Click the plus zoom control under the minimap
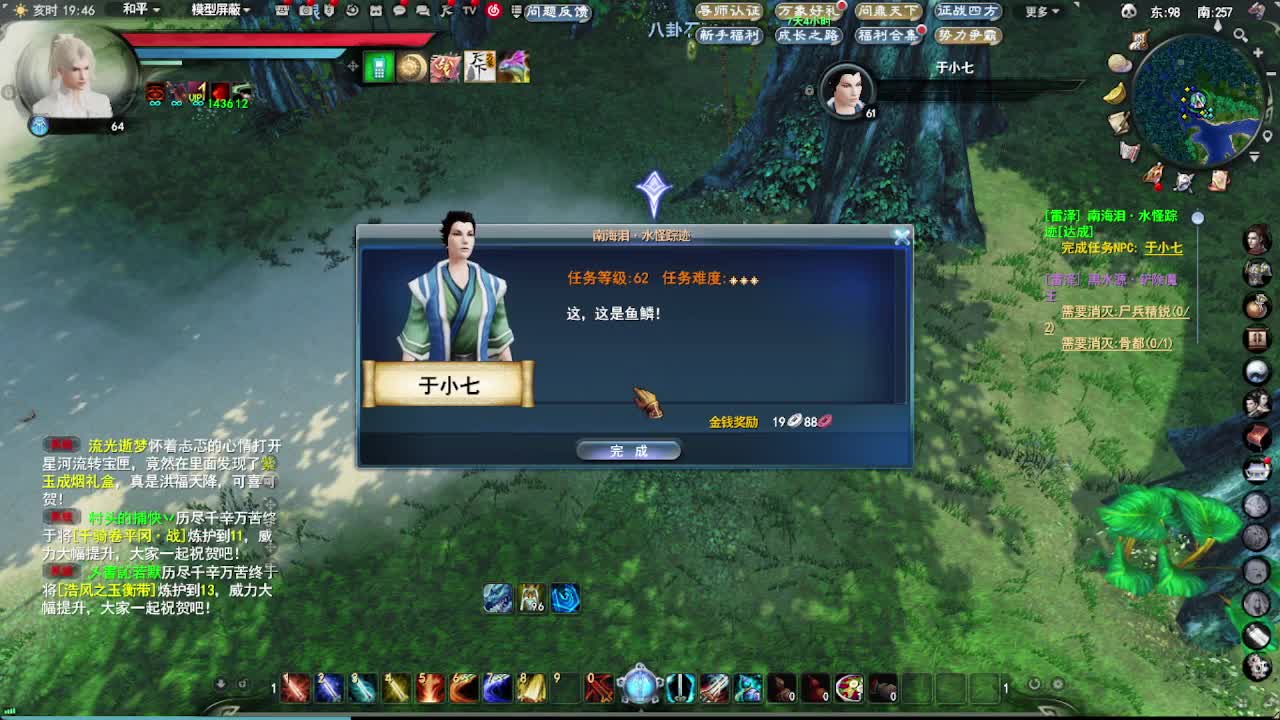 click(x=1256, y=52)
